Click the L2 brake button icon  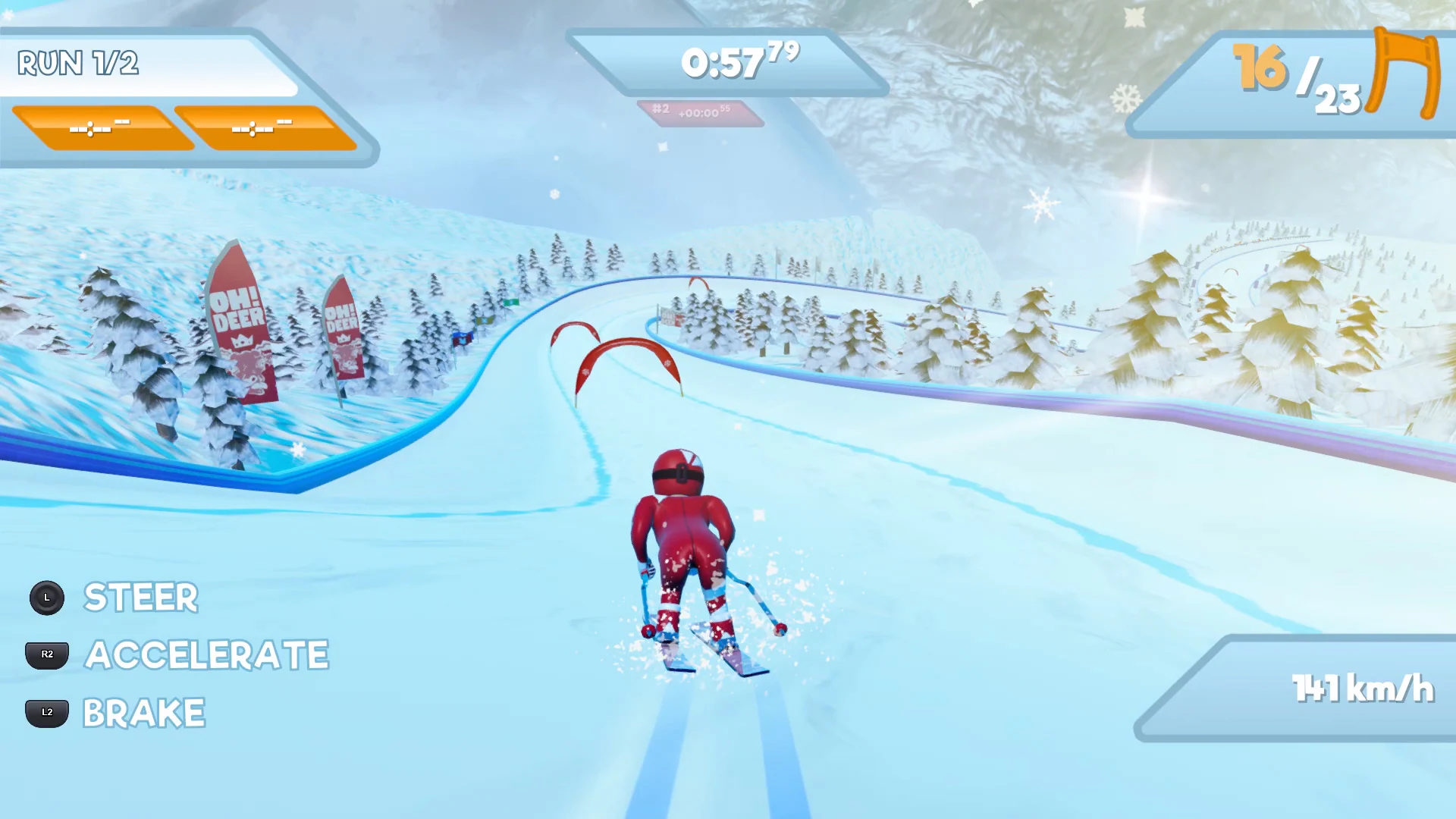click(x=46, y=711)
